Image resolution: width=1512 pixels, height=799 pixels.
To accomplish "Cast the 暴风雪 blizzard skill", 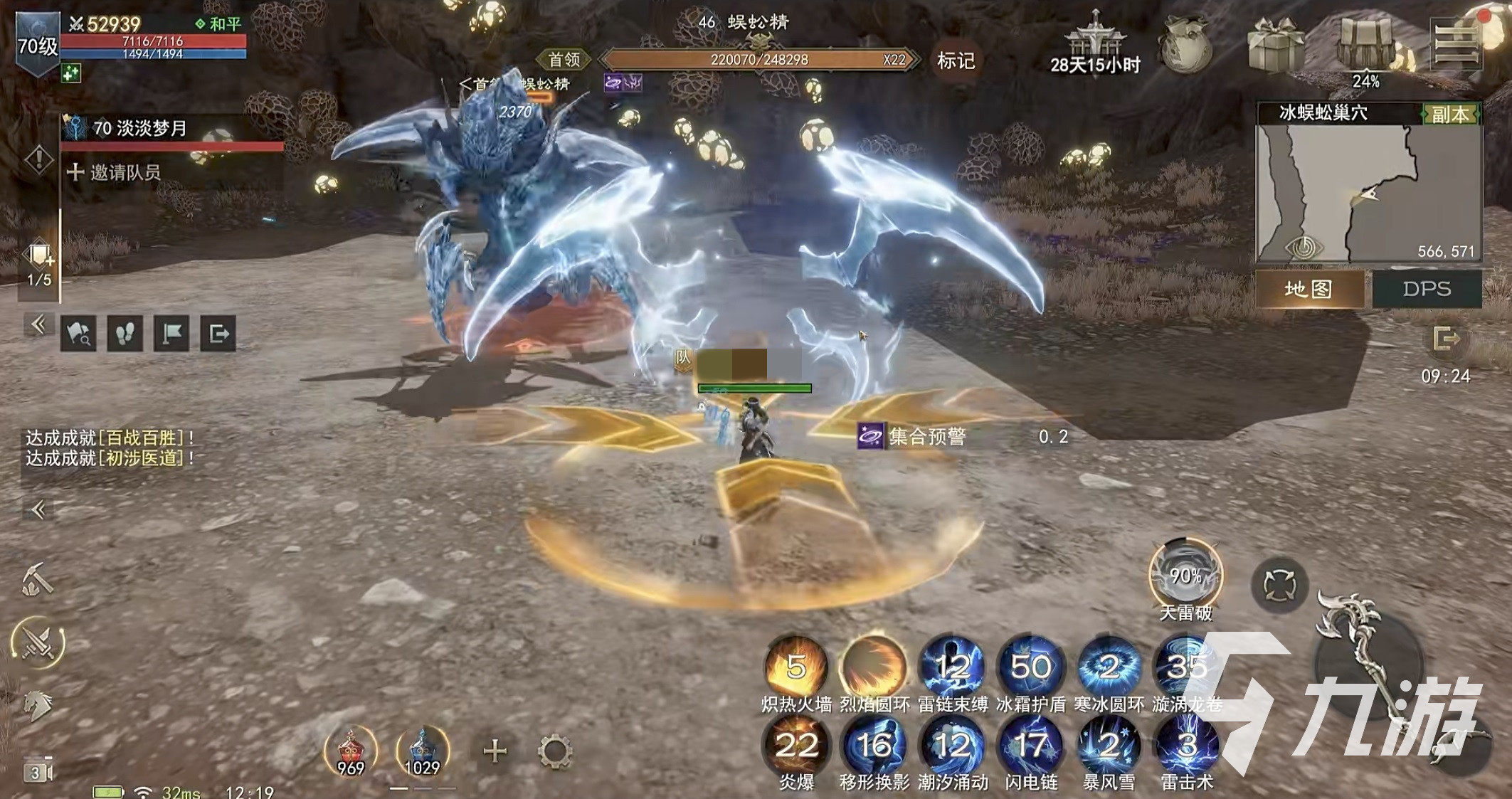I will coord(1109,746).
